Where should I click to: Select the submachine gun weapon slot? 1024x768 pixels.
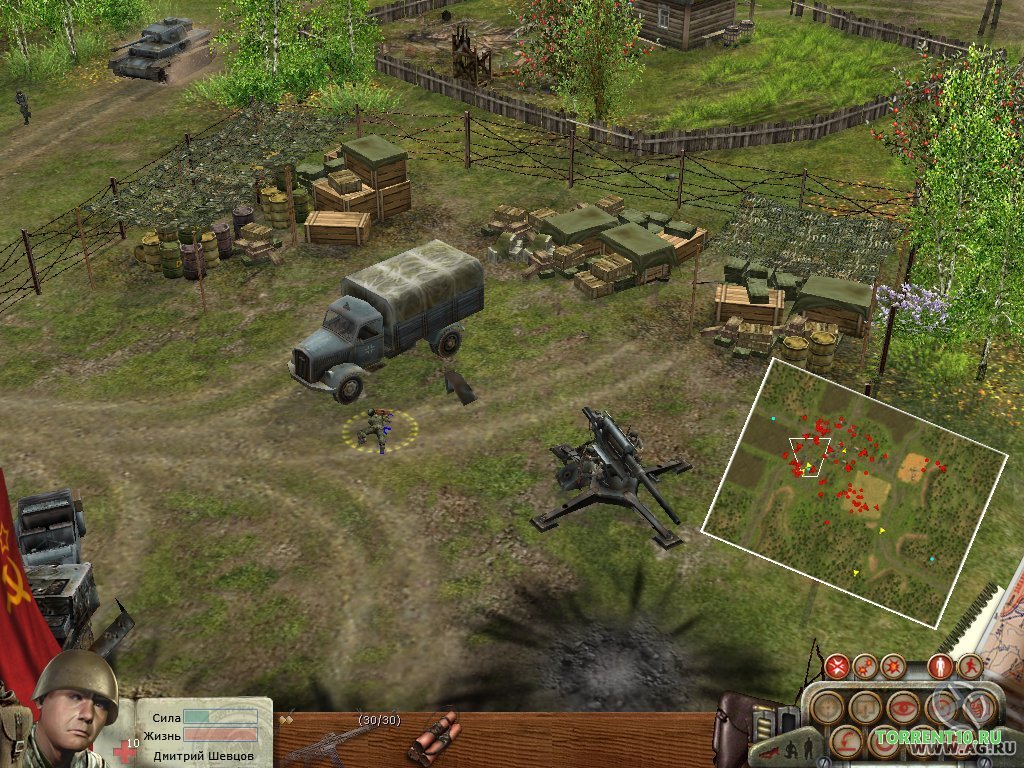[x=326, y=742]
